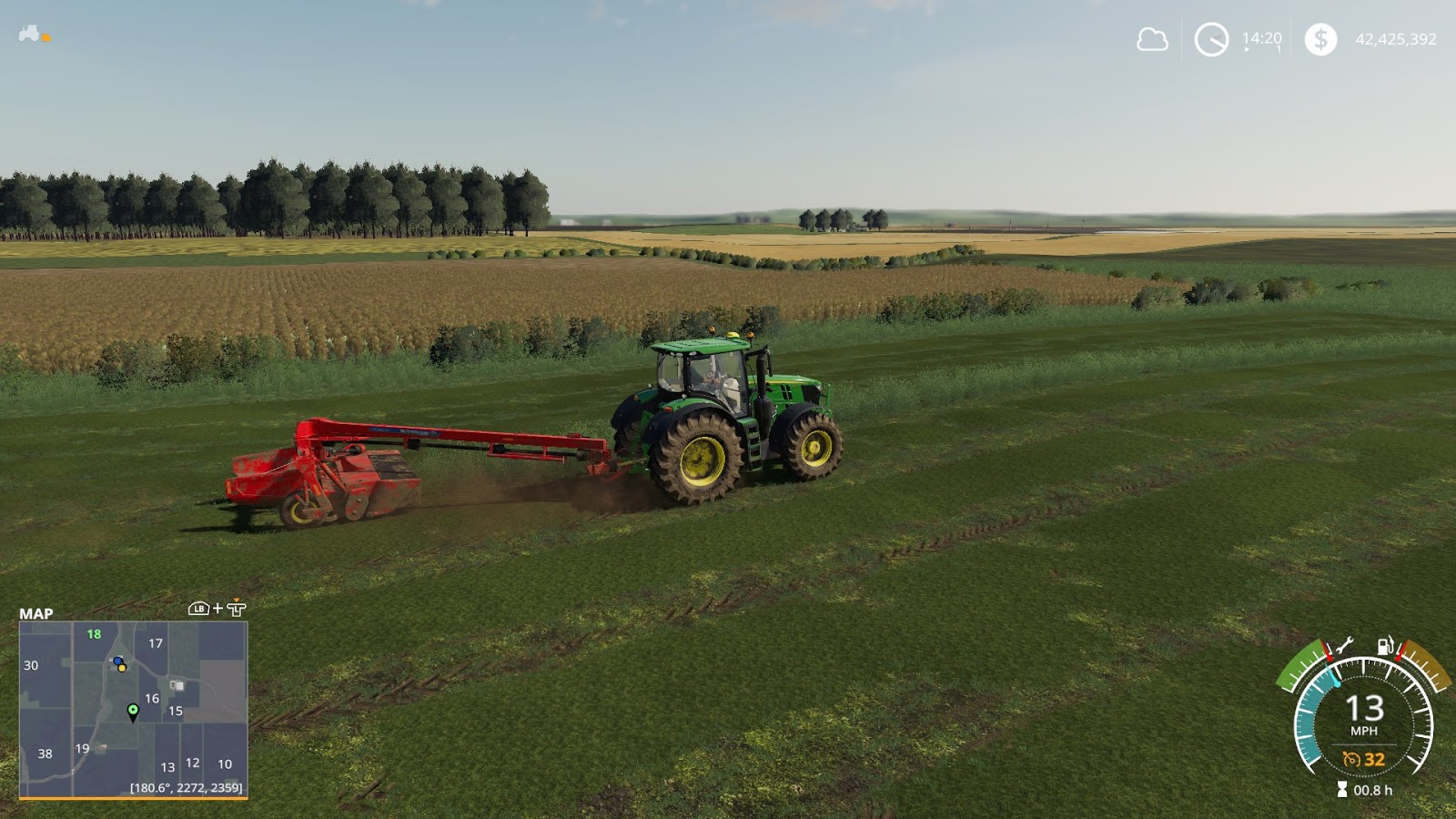
Task: Select field 16 on the minimap
Action: coord(152,700)
